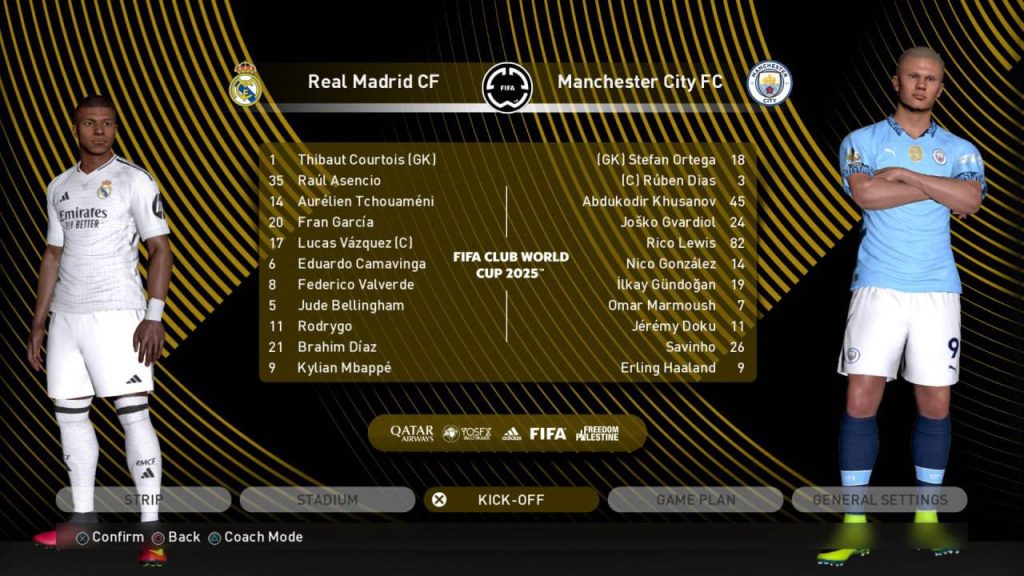Viewport: 1024px width, 576px height.
Task: Choose the Stadium option
Action: [327, 499]
